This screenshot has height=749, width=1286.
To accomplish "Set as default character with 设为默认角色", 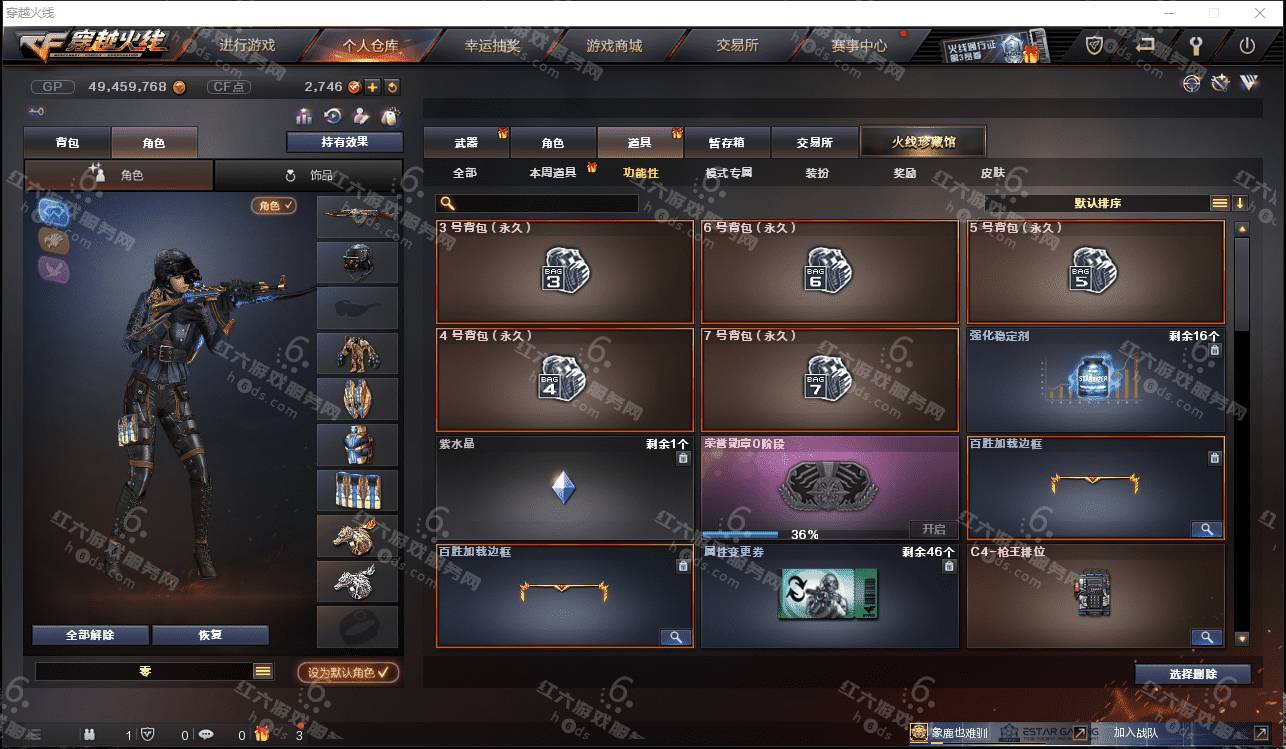I will click(x=348, y=673).
